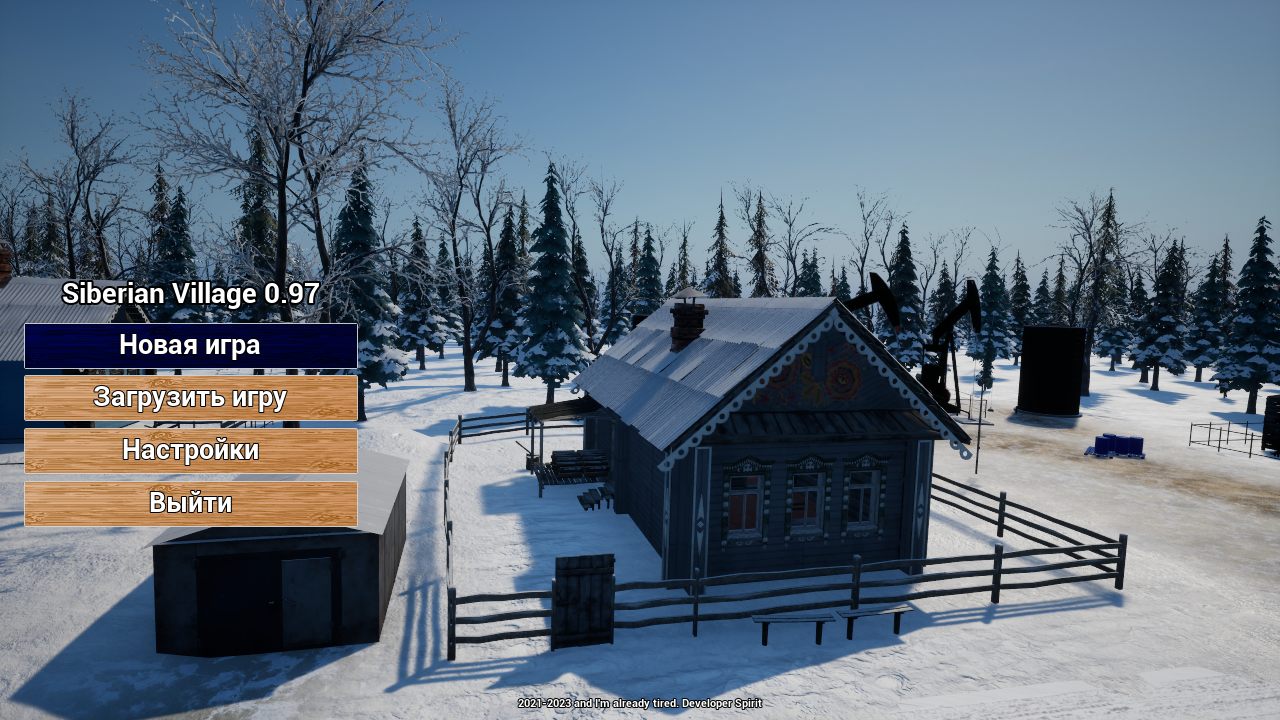Viewport: 1280px width, 720px height.
Task: Select the third button in the menu list
Action: (190, 450)
